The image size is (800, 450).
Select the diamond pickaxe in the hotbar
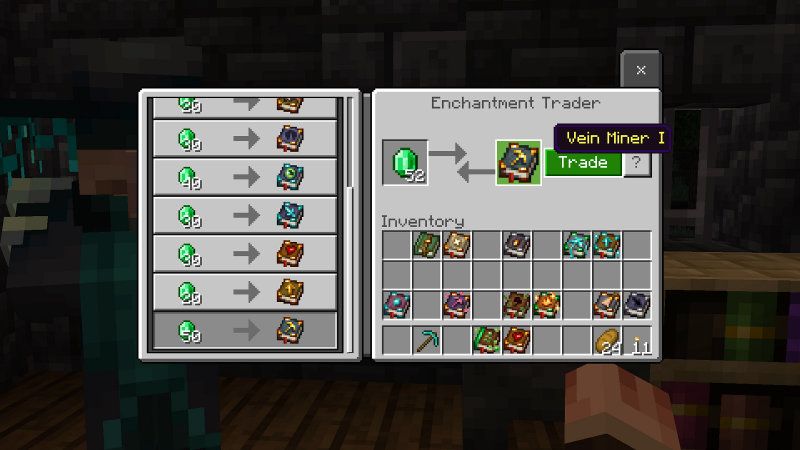tap(427, 340)
